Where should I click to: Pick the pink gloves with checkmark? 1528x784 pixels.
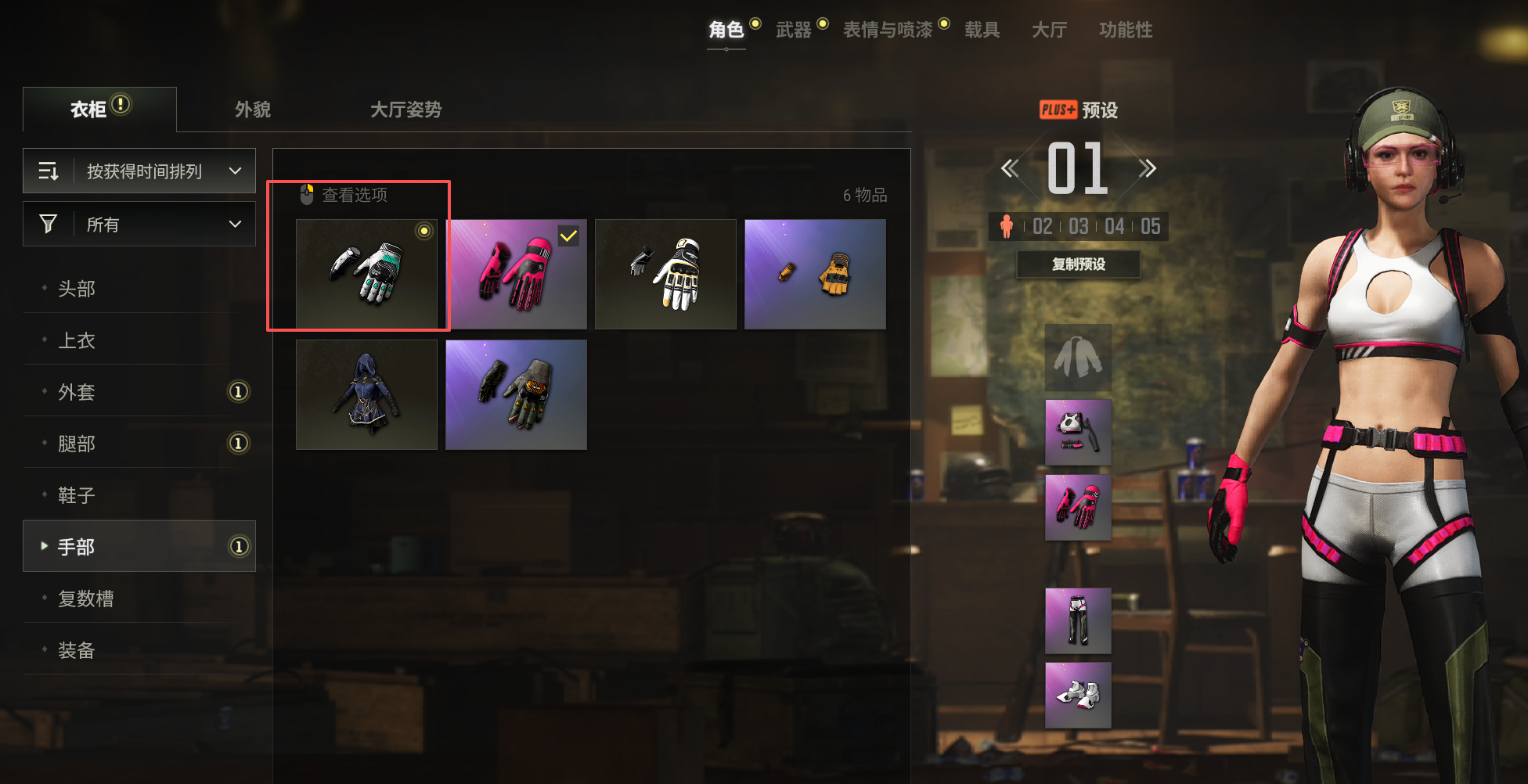(516, 274)
